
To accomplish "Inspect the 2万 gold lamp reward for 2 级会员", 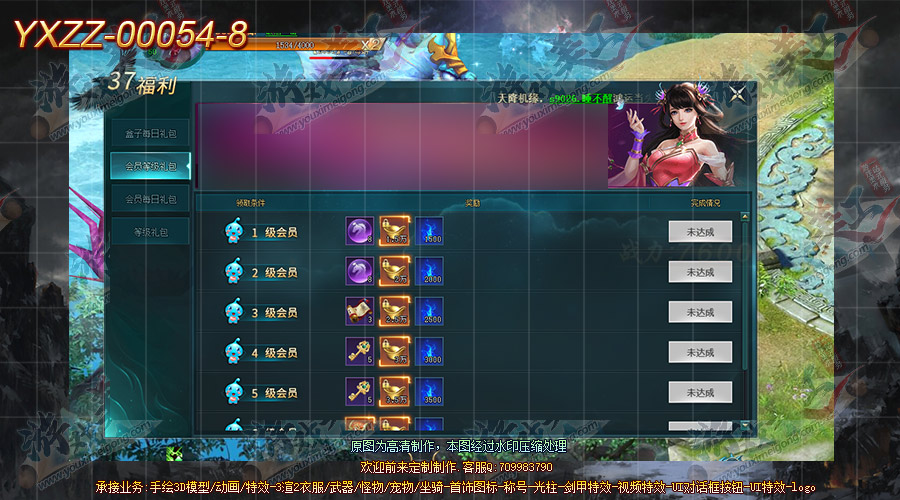I will (x=394, y=271).
